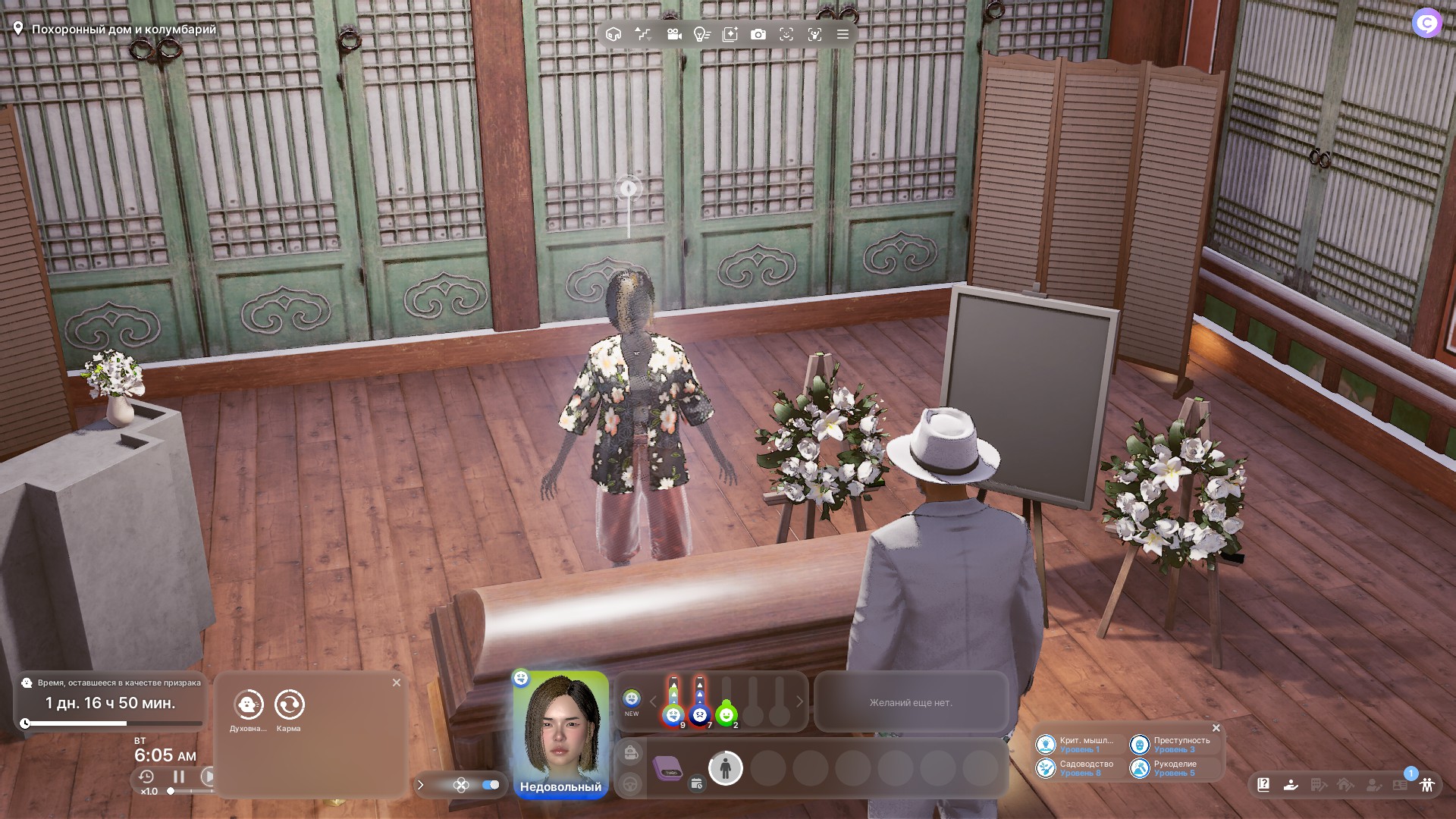This screenshot has width=1456, height=819.
Task: Select the Карма icon
Action: pos(289,704)
